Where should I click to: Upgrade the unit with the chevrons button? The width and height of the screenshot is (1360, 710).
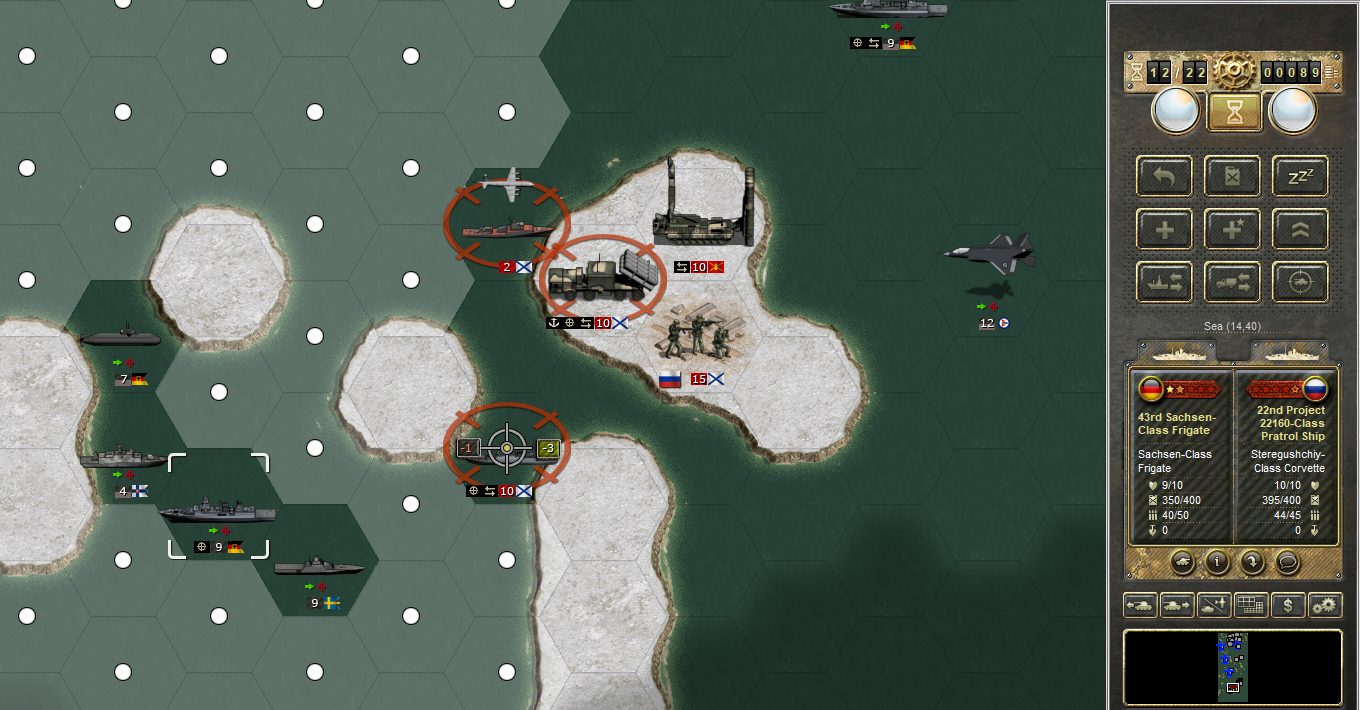click(x=1300, y=229)
